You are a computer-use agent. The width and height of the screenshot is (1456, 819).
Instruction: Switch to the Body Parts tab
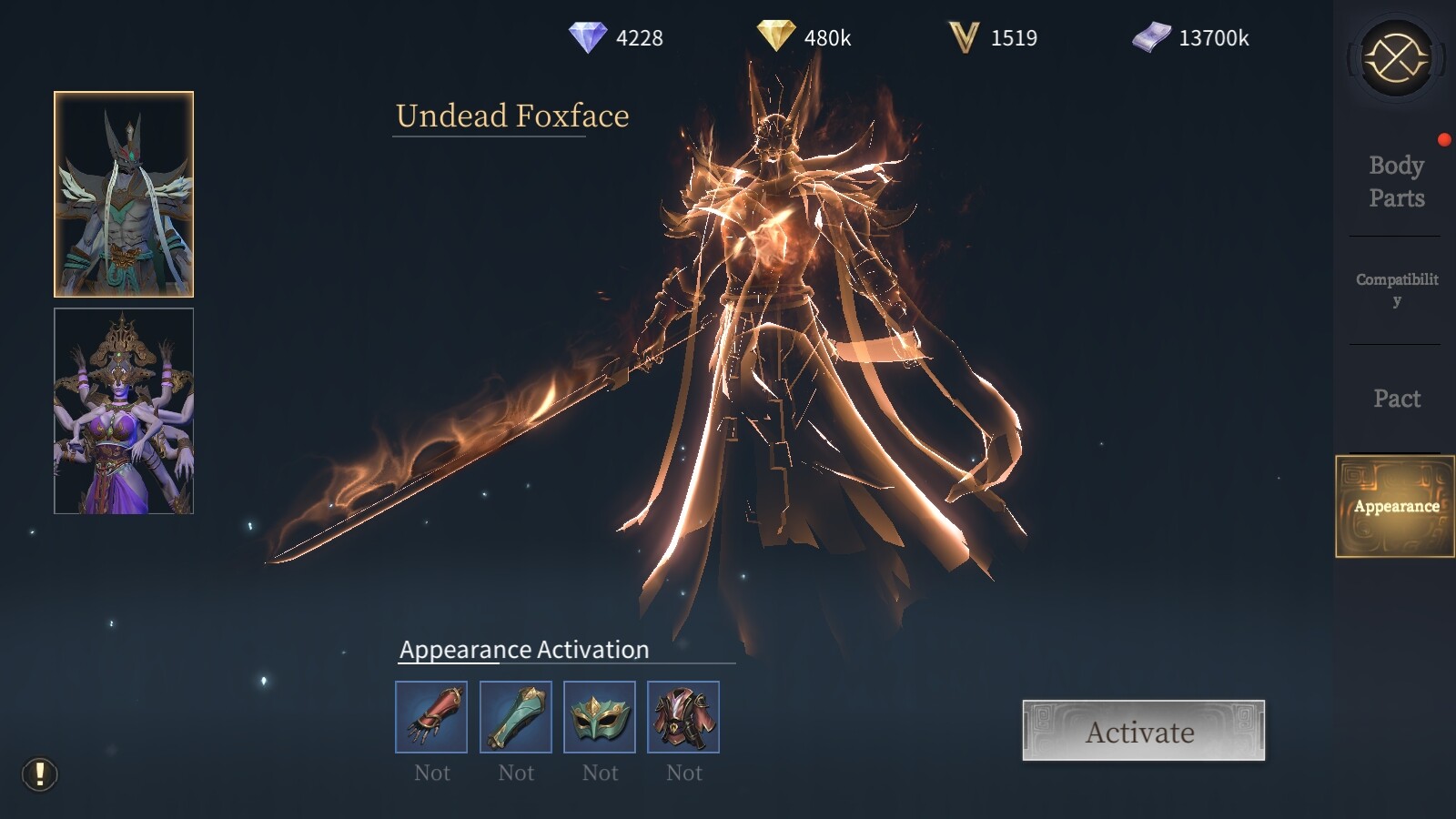click(1396, 182)
